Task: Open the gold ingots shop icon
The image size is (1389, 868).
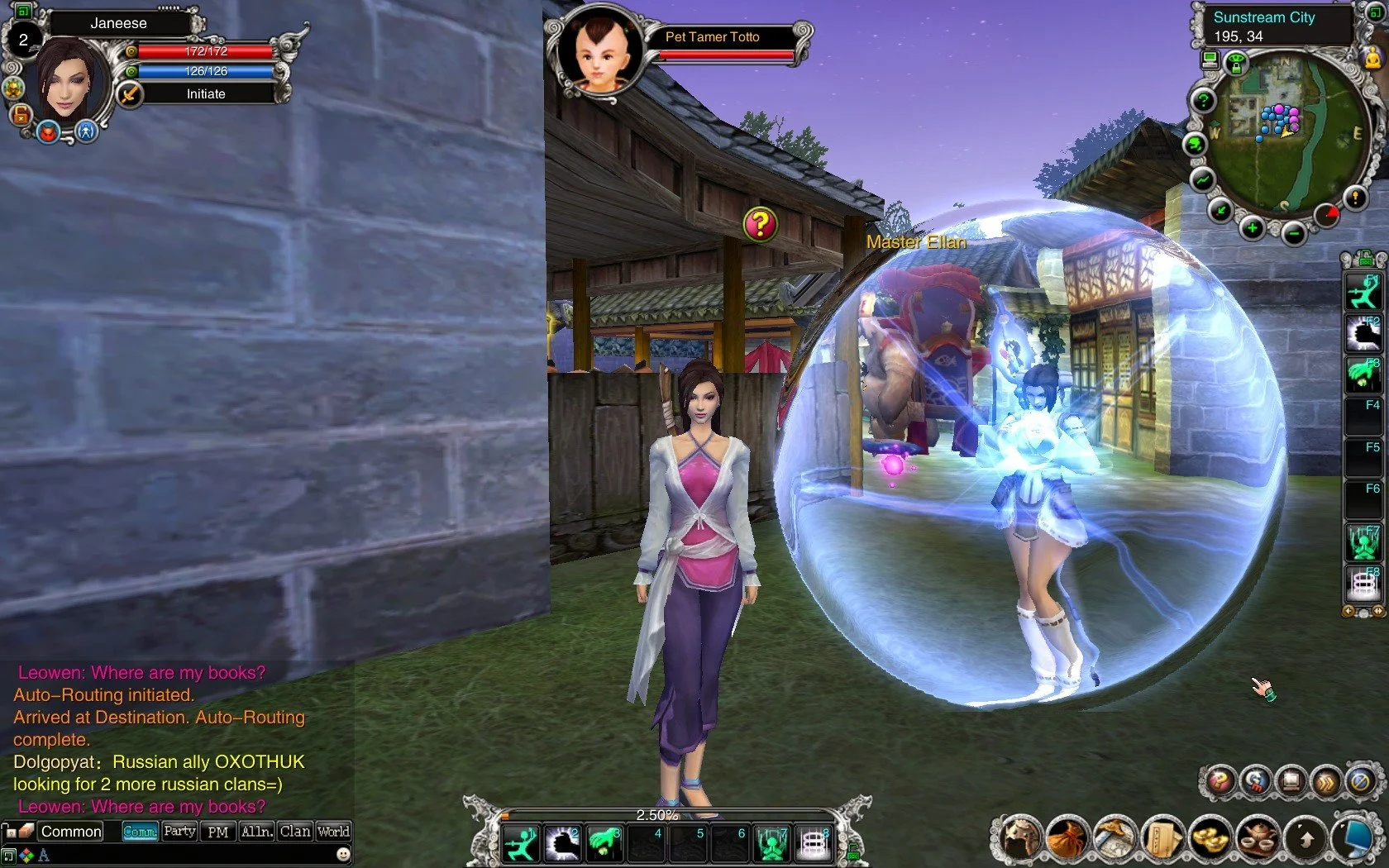Action: pyautogui.click(x=1210, y=838)
